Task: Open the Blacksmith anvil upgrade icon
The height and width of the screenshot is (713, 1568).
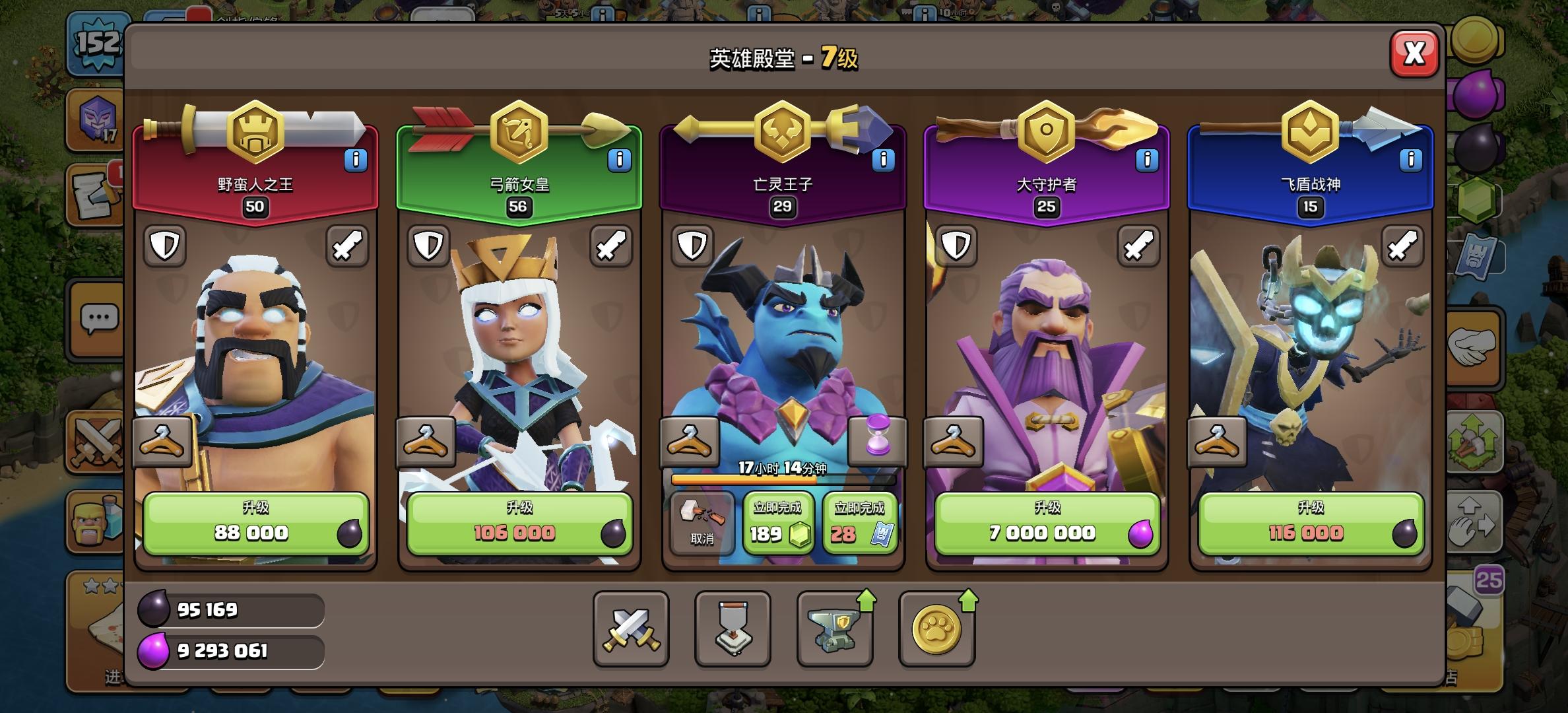Action: coord(835,630)
